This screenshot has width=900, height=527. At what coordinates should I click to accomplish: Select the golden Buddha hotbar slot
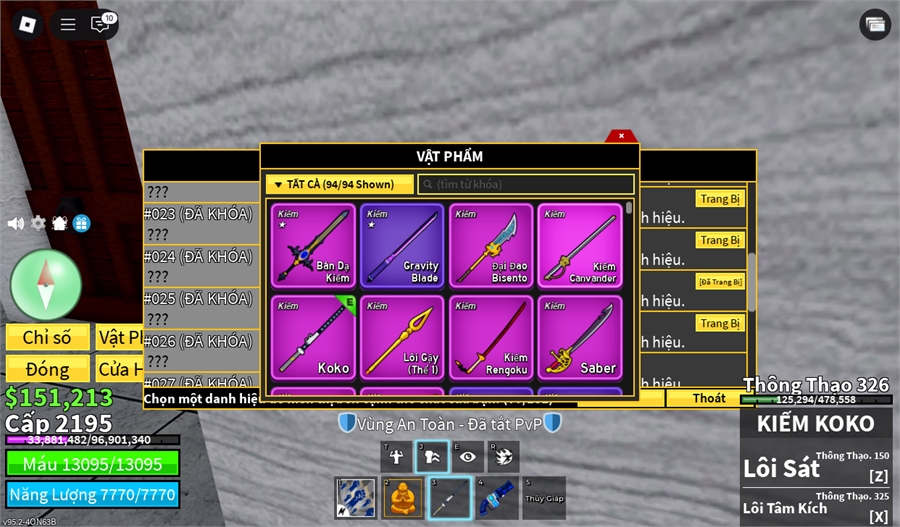(403, 497)
